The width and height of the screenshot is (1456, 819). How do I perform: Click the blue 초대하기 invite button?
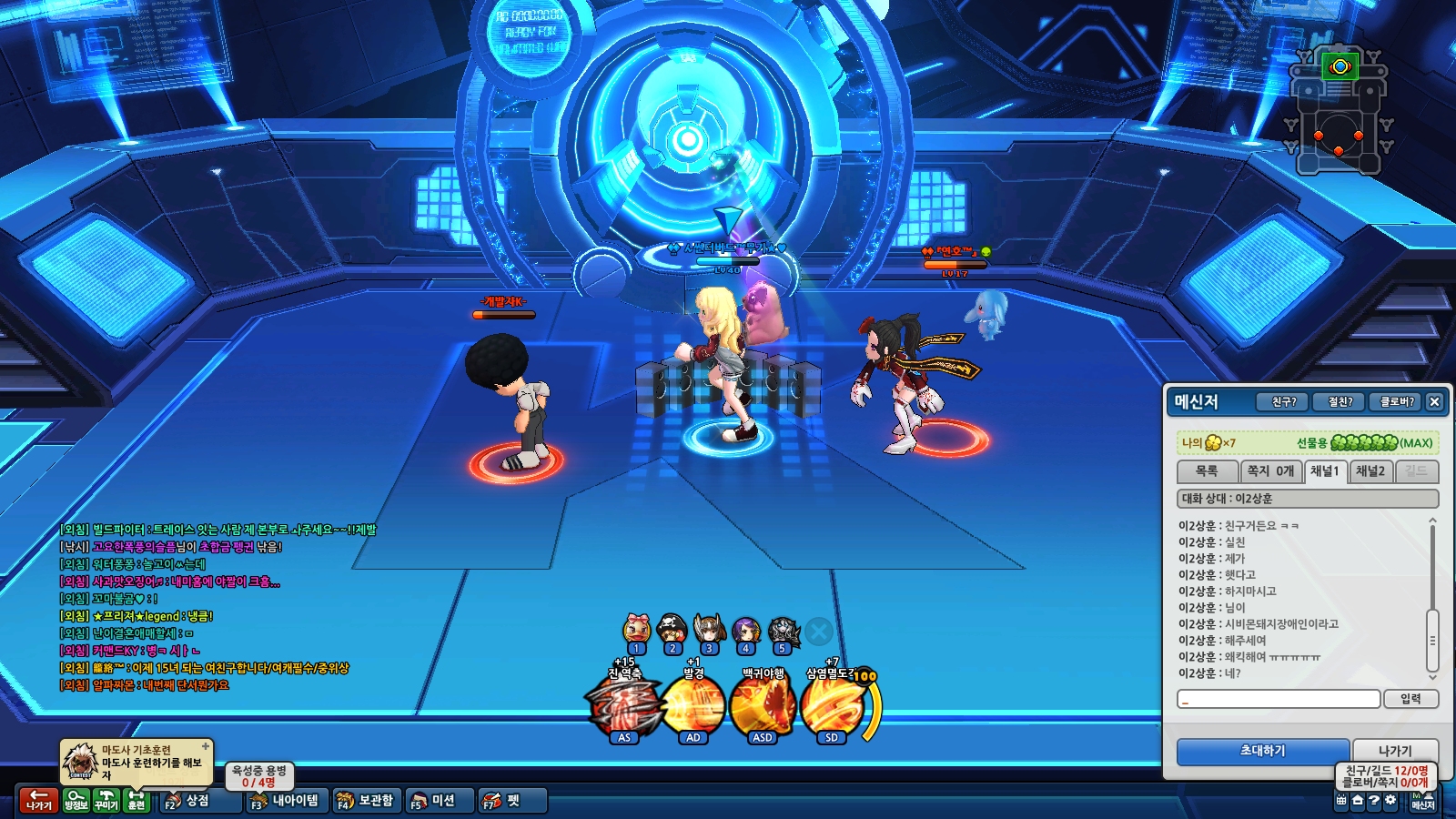point(1262,751)
